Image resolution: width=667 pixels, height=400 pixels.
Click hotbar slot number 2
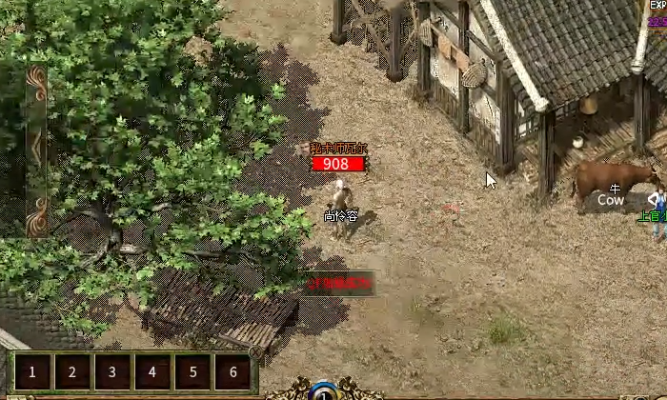click(x=72, y=373)
